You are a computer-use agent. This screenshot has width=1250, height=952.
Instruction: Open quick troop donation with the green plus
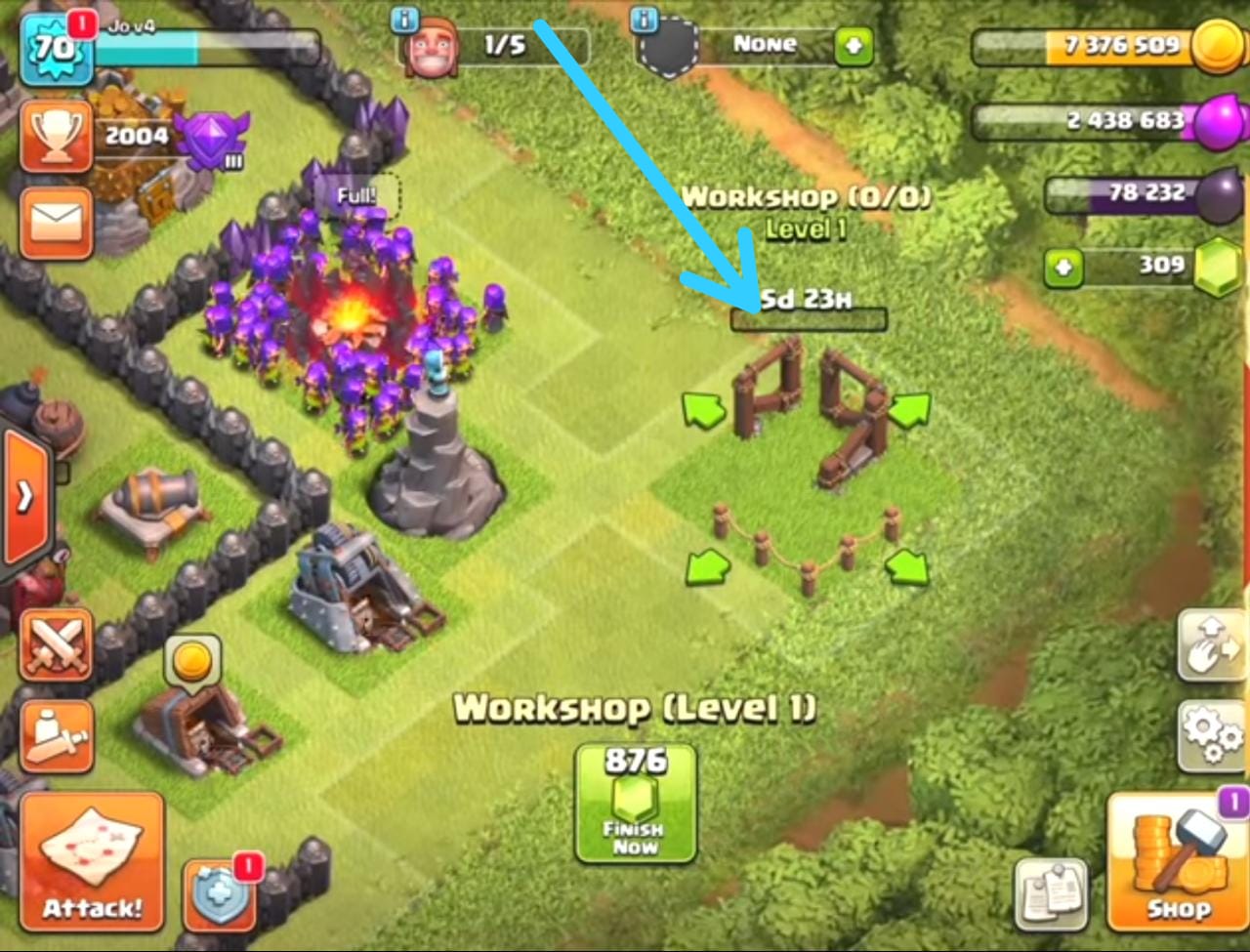click(x=852, y=46)
